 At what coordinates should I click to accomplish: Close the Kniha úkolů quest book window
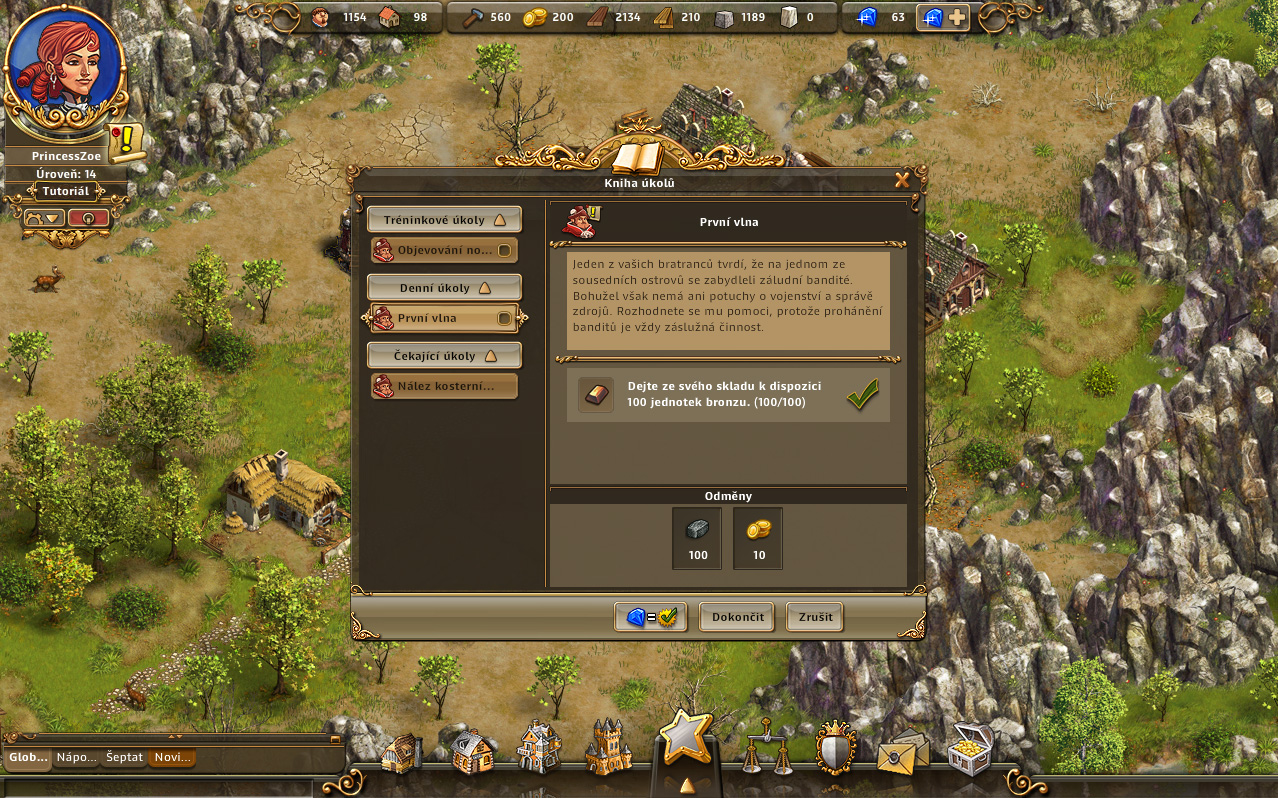click(902, 180)
